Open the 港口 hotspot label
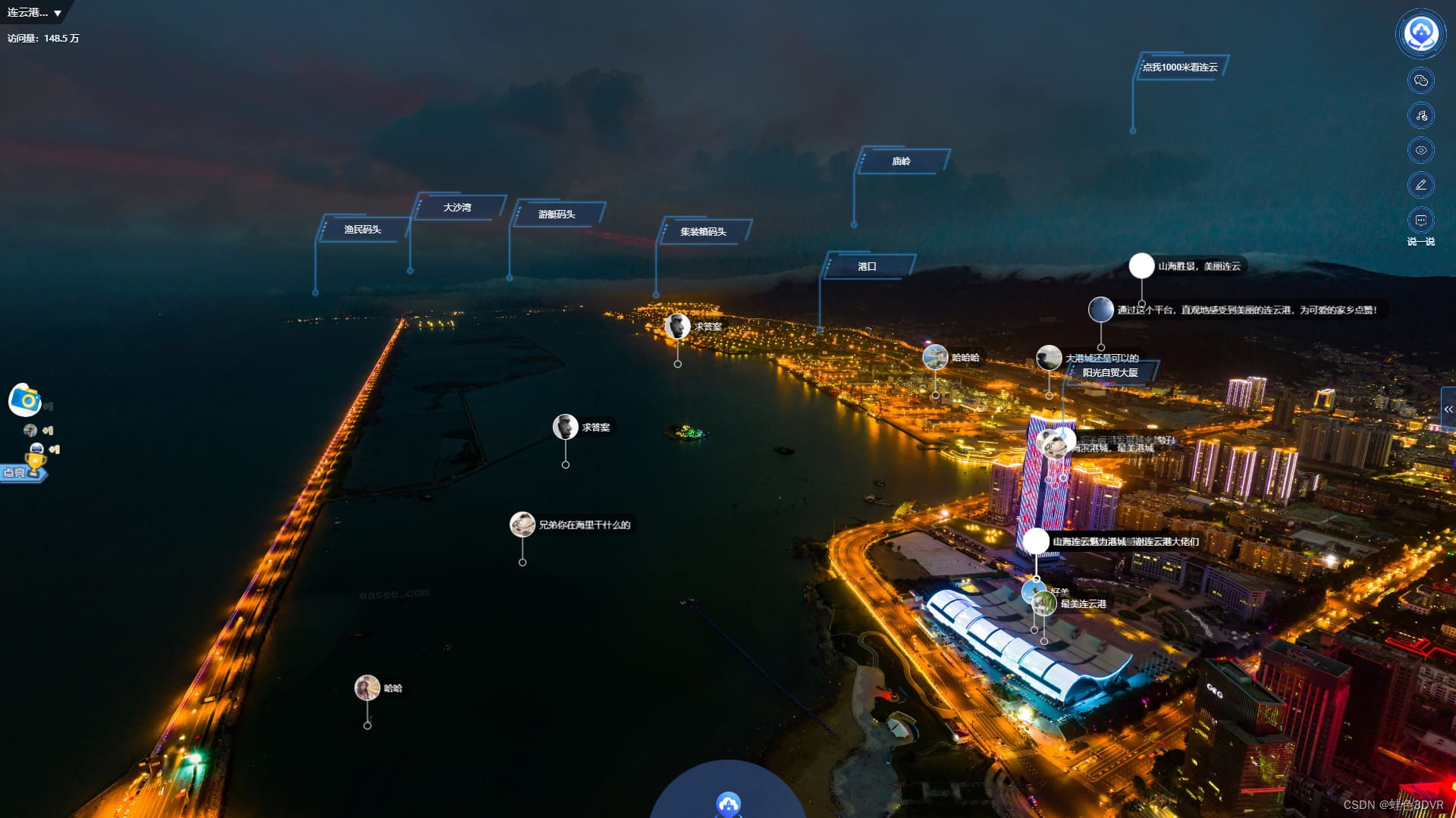Viewport: 1456px width, 818px height. pos(867,267)
